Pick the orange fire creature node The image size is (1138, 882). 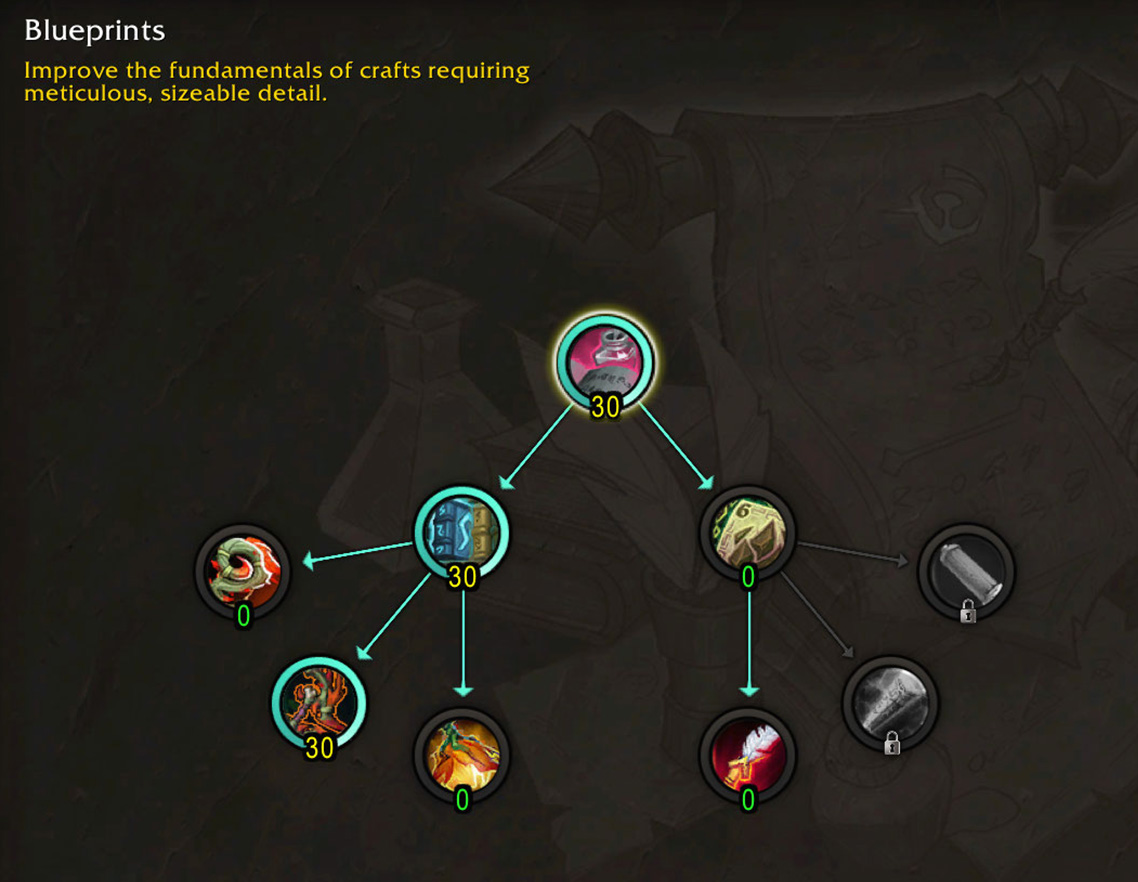[462, 756]
